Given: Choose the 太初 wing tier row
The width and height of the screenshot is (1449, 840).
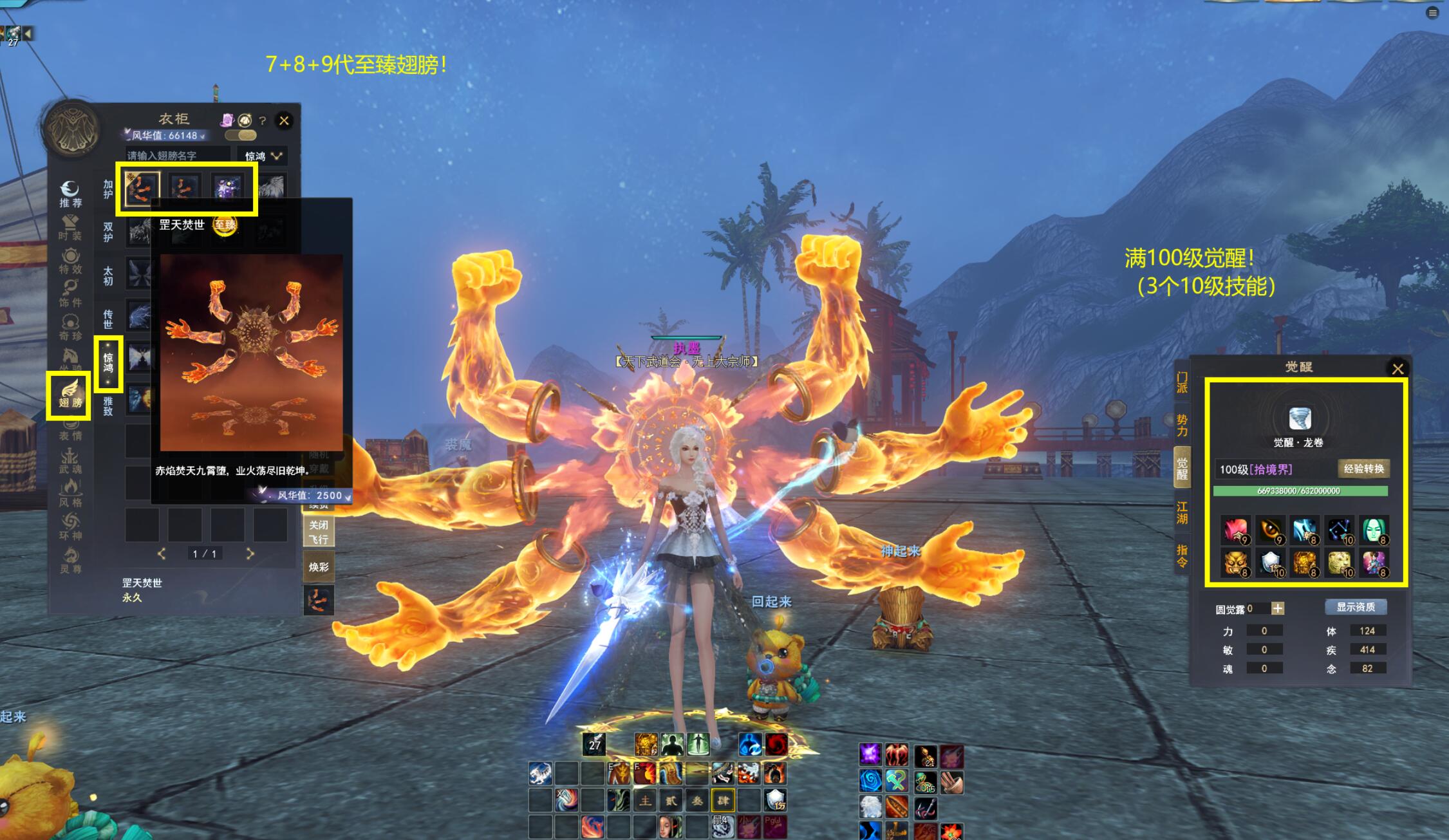Looking at the screenshot, I should 108,275.
